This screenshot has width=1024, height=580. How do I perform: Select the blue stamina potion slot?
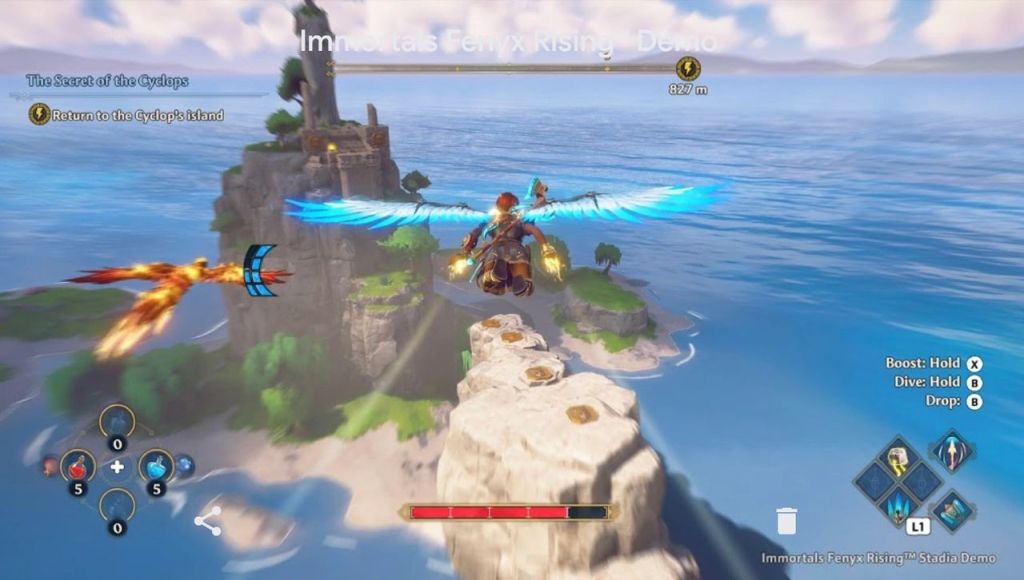(156, 465)
